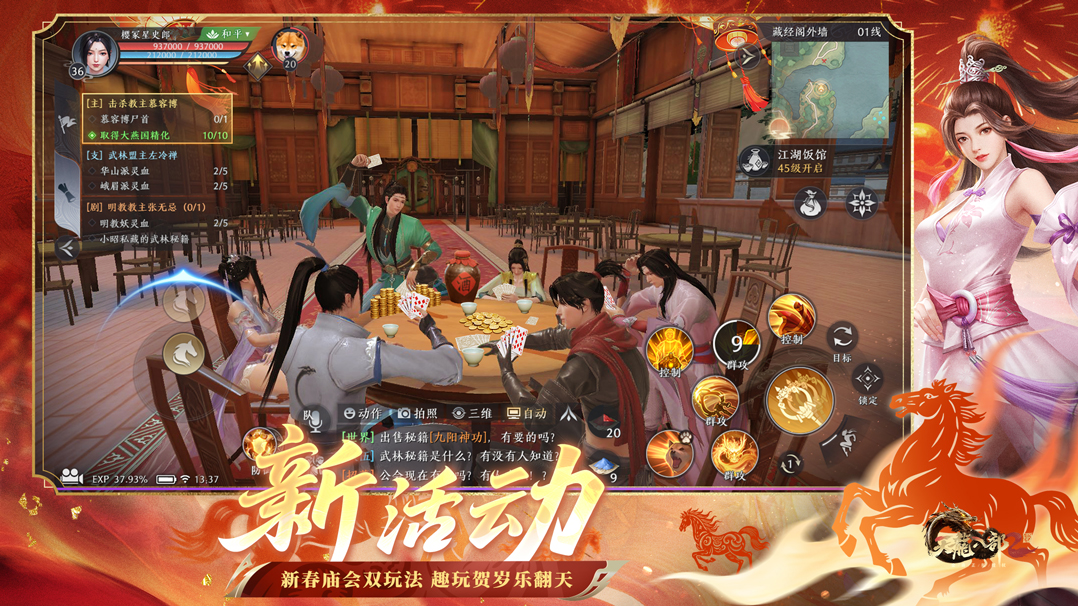Screen dimensions: 1078x606
Task: Tap the team voice microphone button
Action: coord(313,419)
